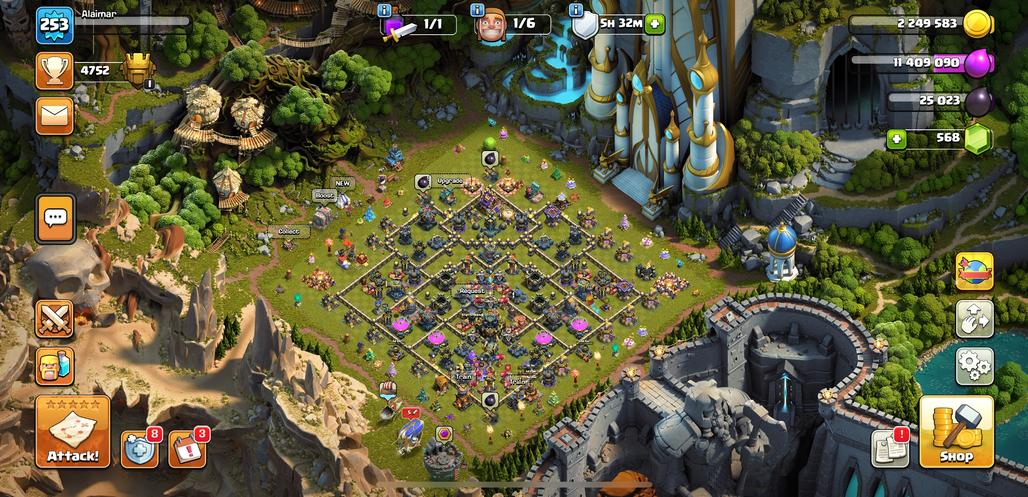
Task: Open the Shop
Action: click(x=956, y=432)
